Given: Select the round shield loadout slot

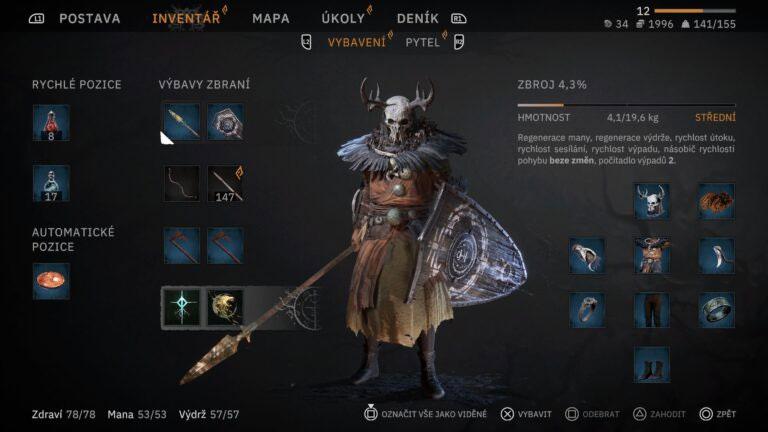Looking at the screenshot, I should (225, 123).
